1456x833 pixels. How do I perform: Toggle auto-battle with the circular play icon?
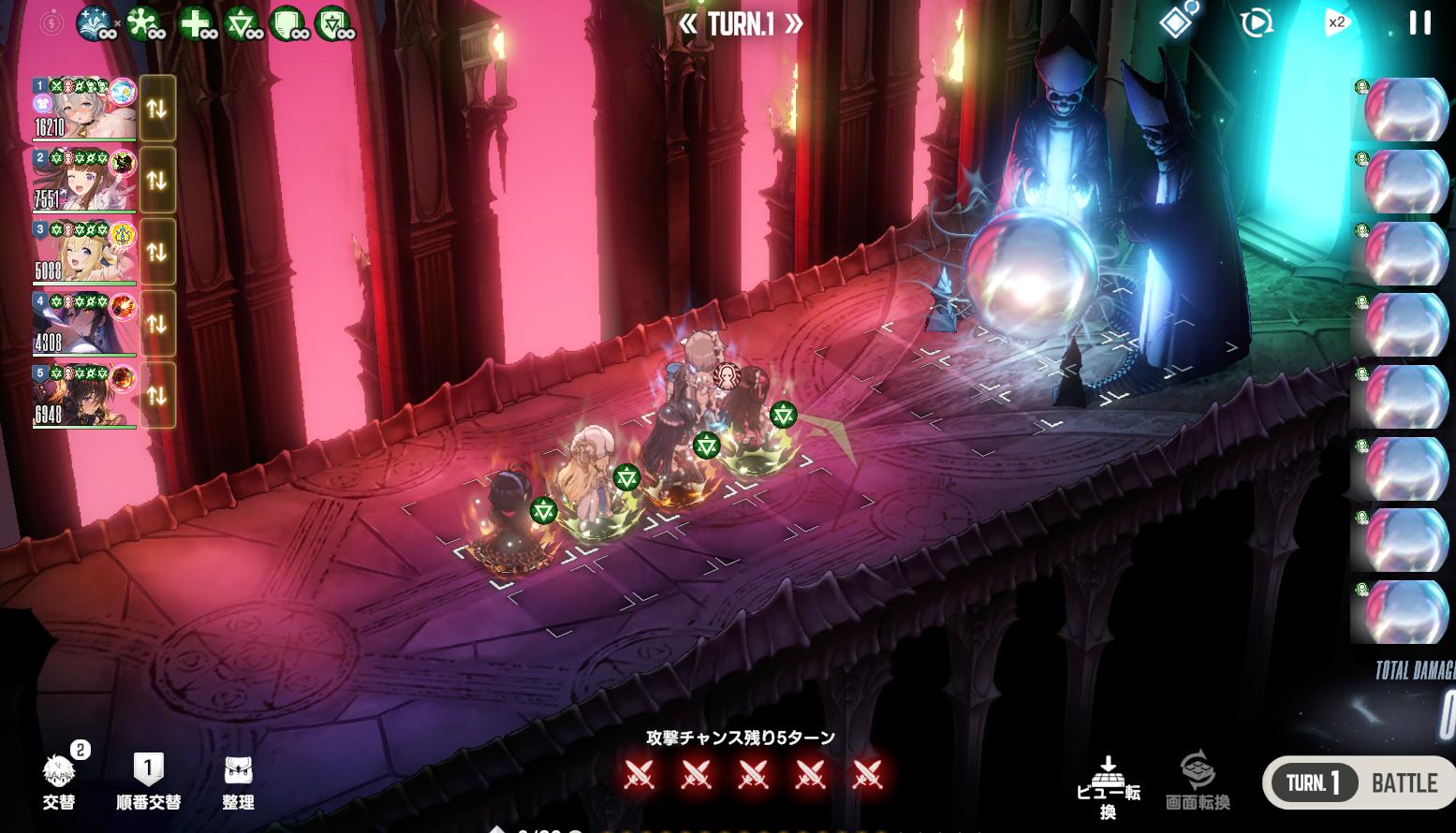click(1256, 23)
